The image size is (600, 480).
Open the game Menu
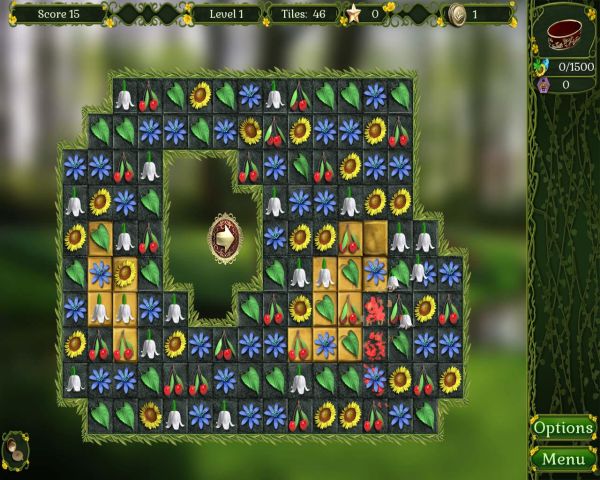tap(563, 459)
